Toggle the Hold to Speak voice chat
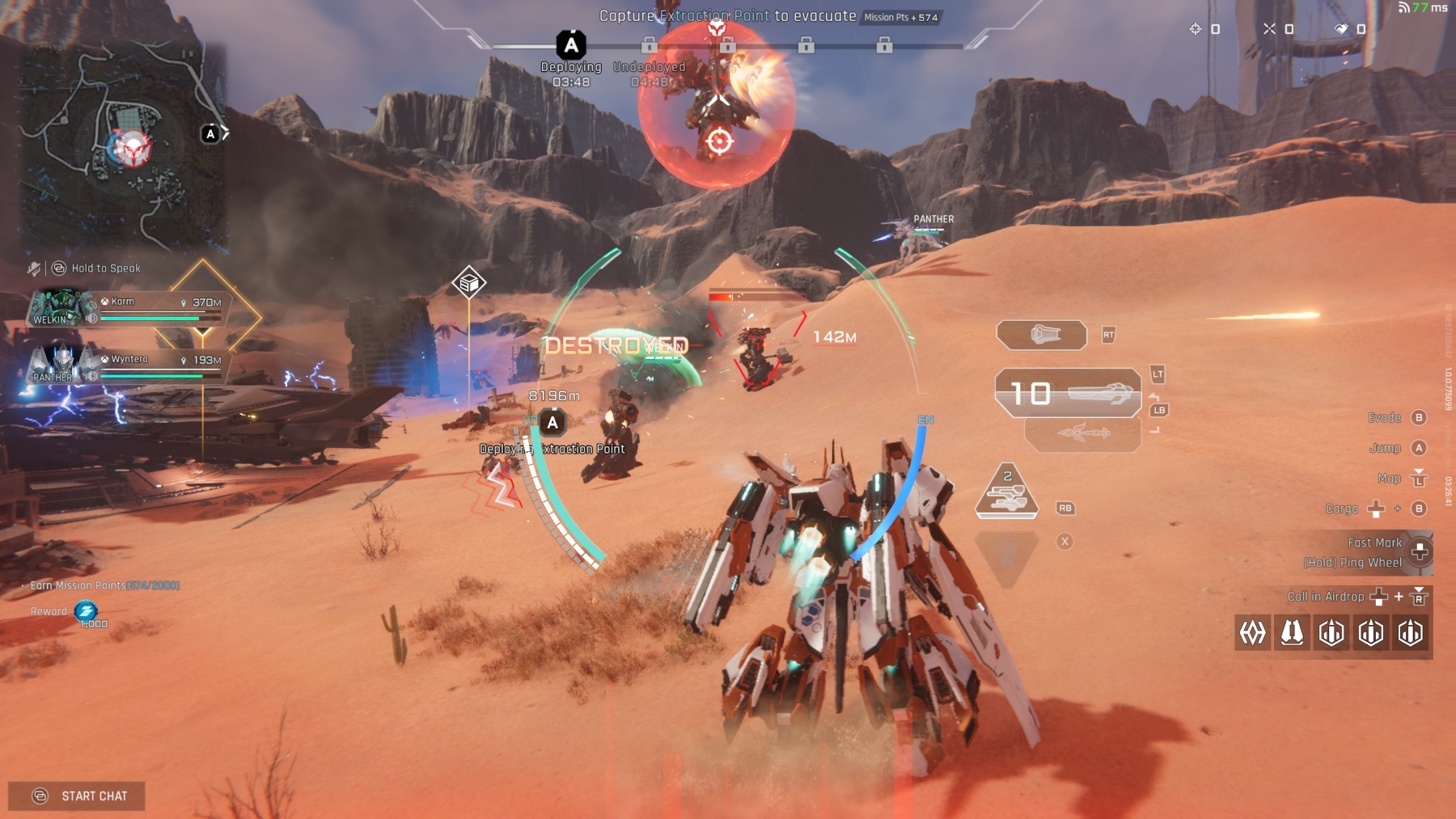 [x=57, y=268]
